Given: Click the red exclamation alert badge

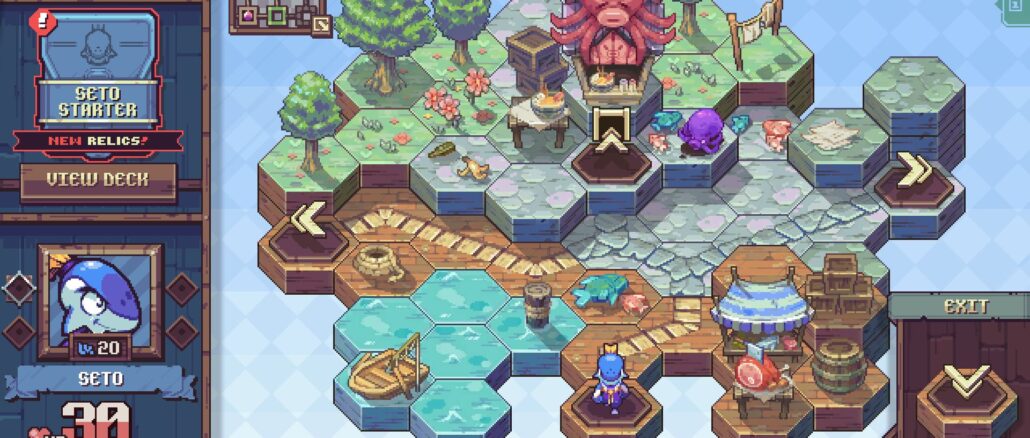Looking at the screenshot, I should click(x=42, y=18).
